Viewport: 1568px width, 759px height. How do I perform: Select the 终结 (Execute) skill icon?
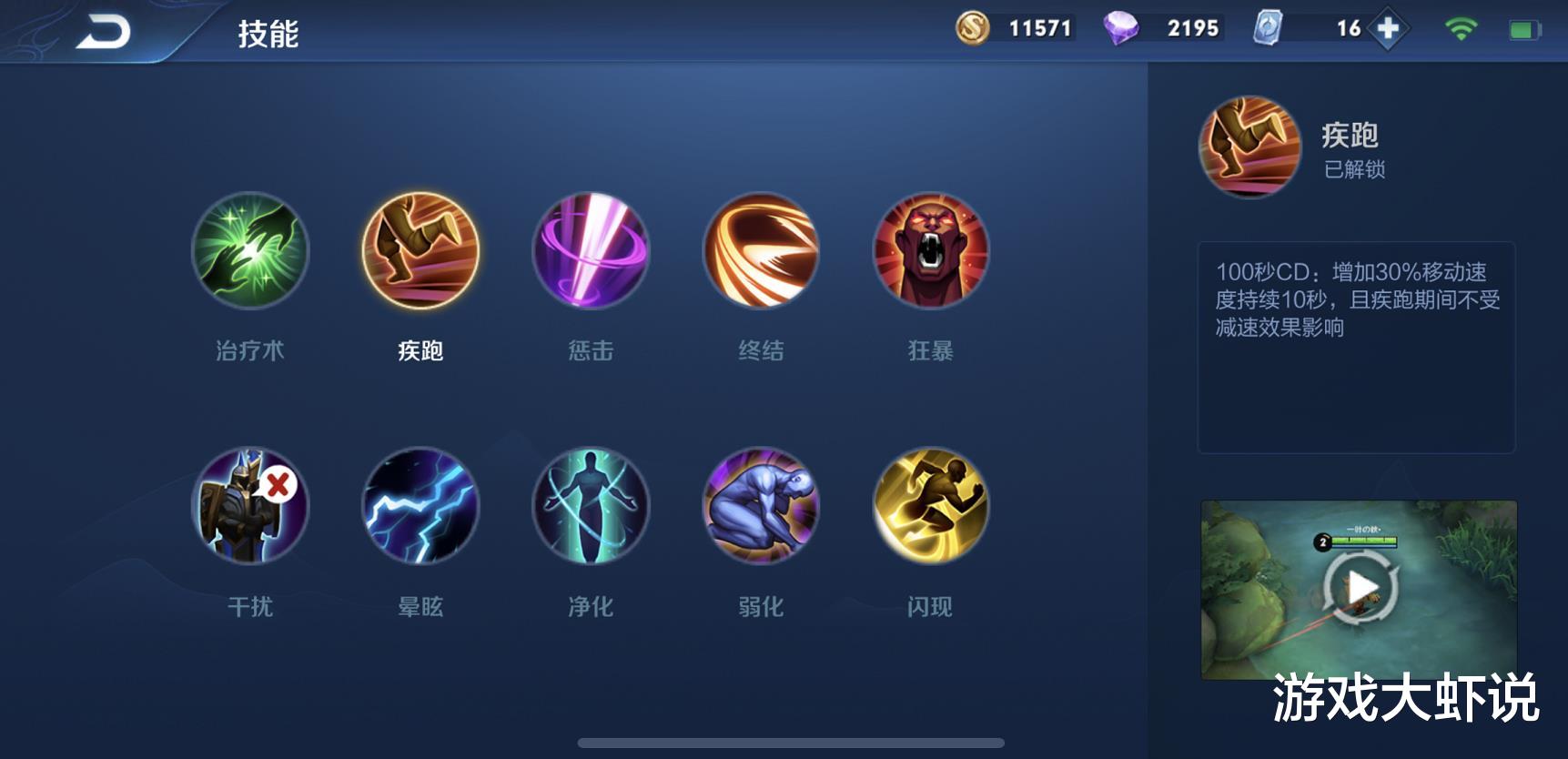[x=760, y=252]
